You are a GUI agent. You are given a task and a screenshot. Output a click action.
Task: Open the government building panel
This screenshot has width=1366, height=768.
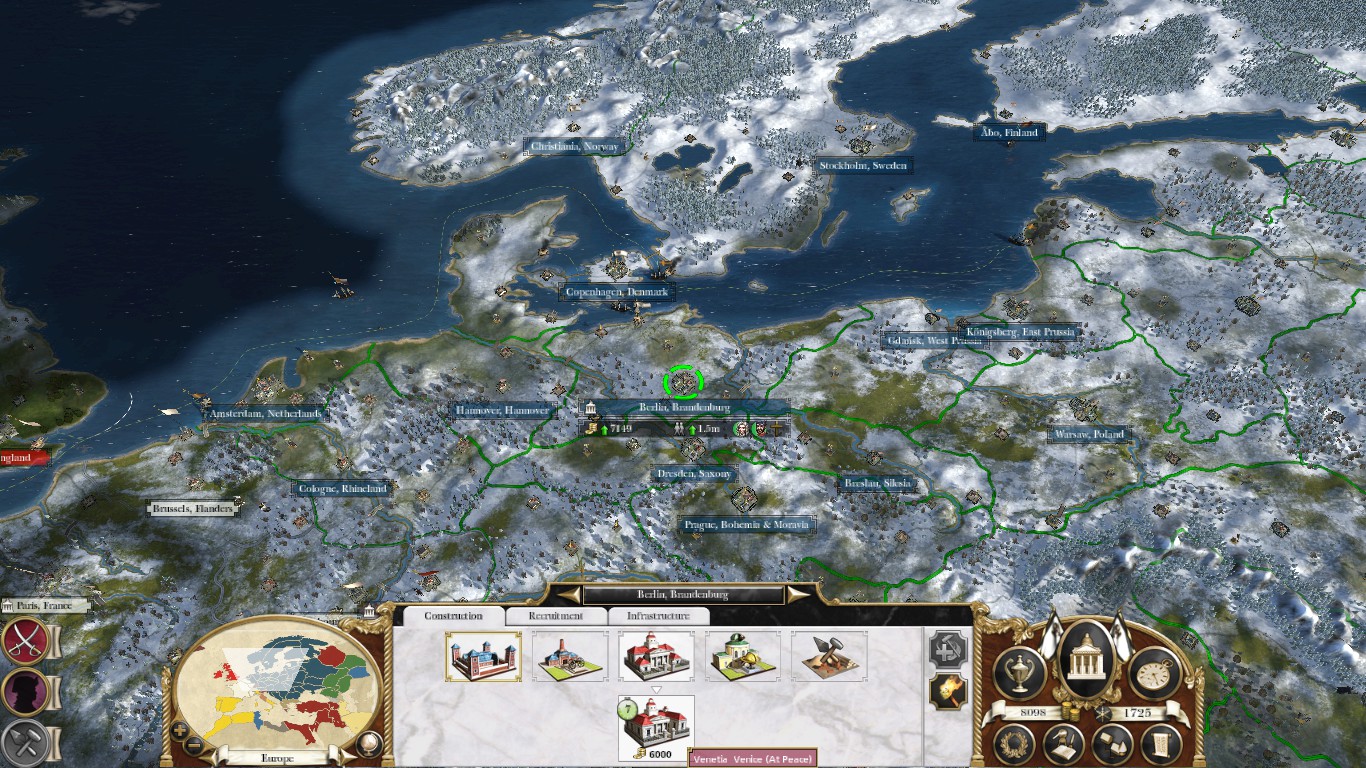pos(1087,660)
